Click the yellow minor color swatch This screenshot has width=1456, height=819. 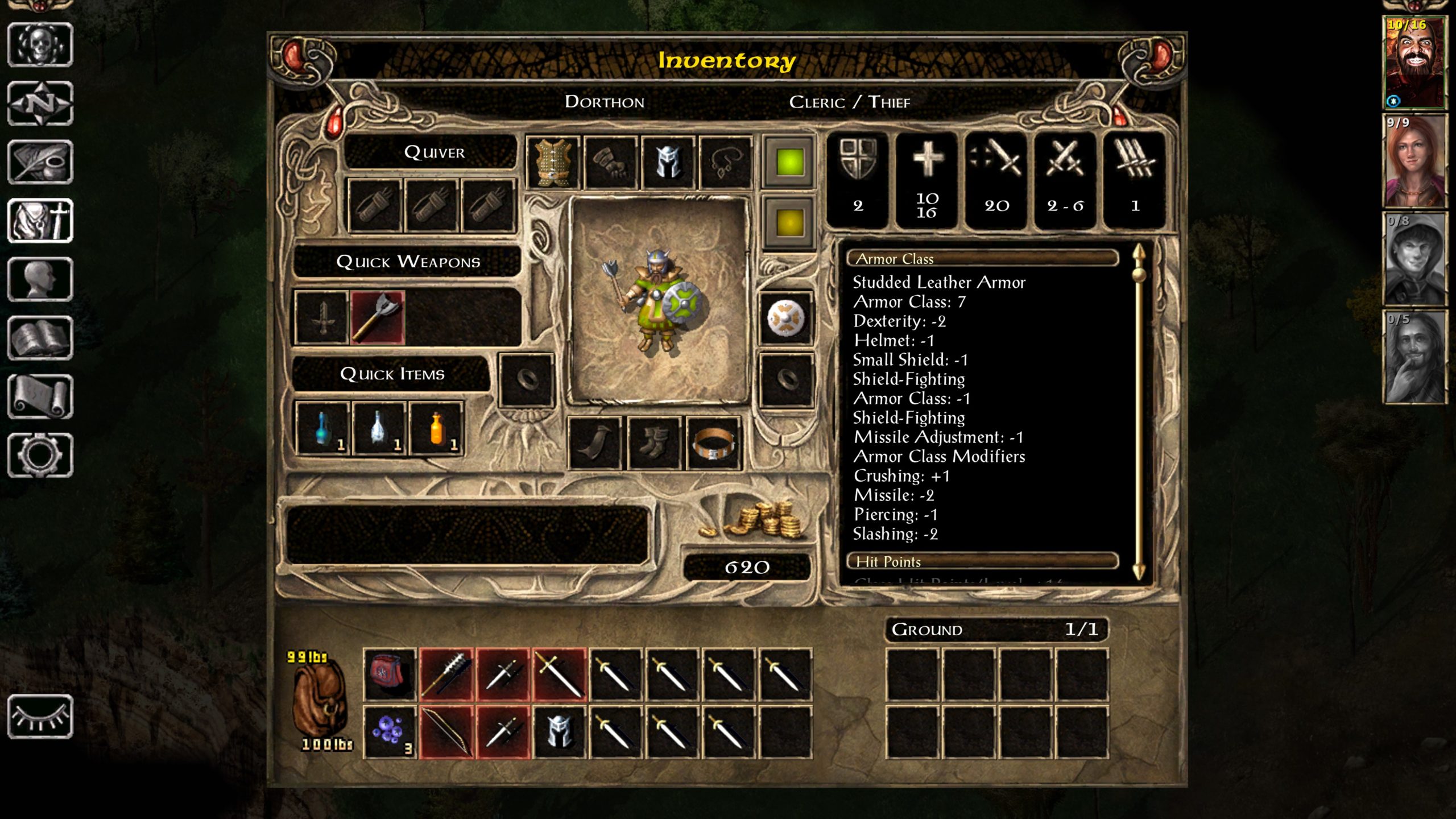click(x=789, y=222)
